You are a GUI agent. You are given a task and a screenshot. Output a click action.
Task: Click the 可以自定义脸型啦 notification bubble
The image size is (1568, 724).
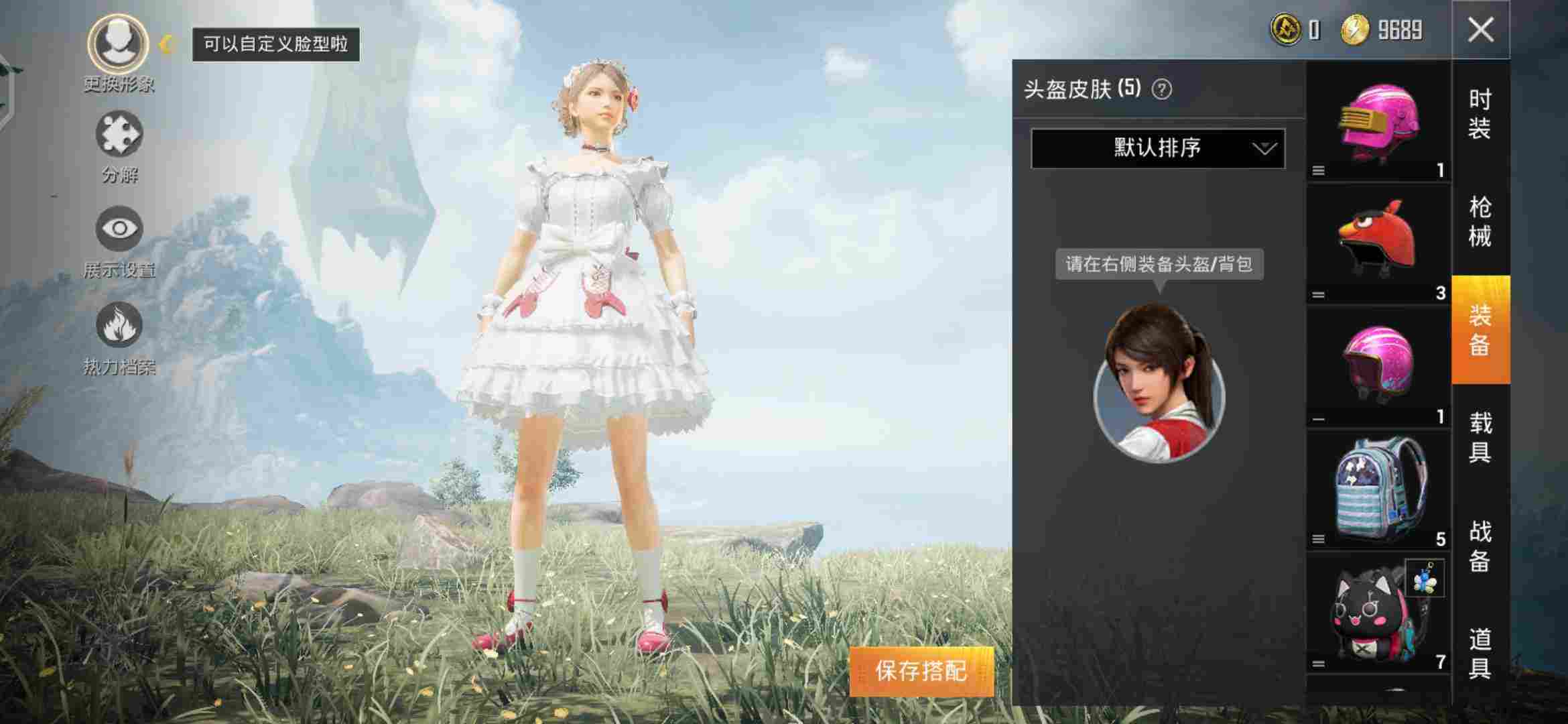tap(277, 44)
